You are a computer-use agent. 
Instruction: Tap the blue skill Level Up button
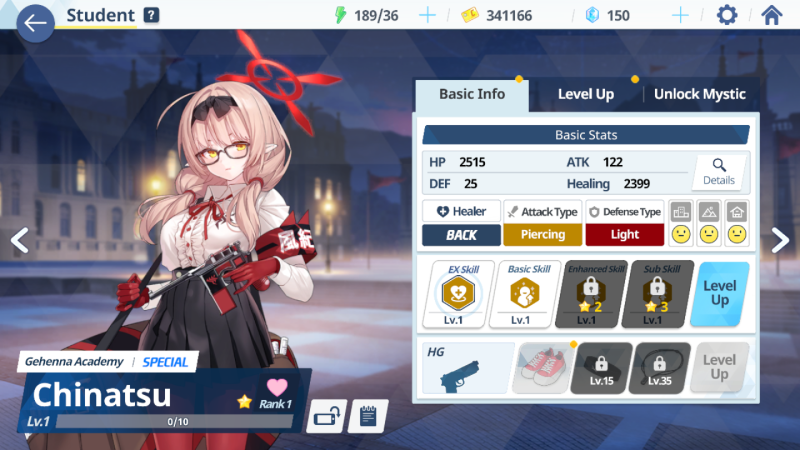point(720,294)
